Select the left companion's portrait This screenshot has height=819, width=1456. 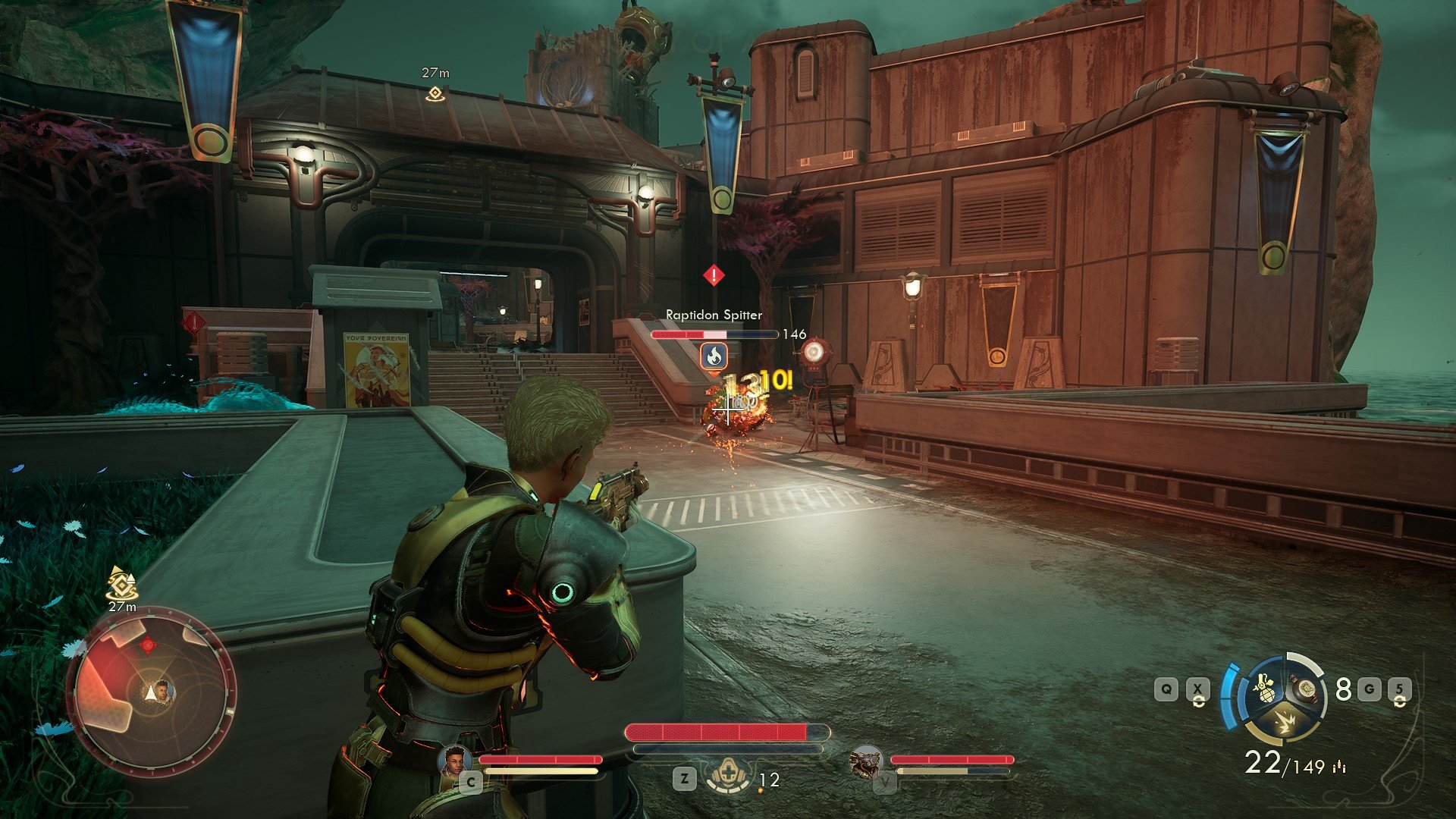click(x=455, y=761)
